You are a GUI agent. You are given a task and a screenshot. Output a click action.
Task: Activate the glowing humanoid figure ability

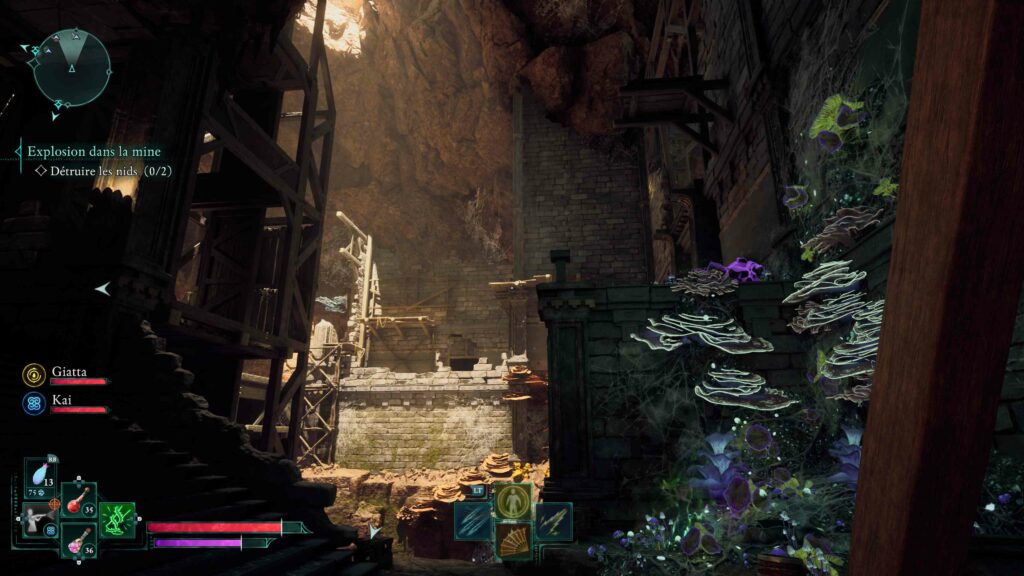point(513,502)
